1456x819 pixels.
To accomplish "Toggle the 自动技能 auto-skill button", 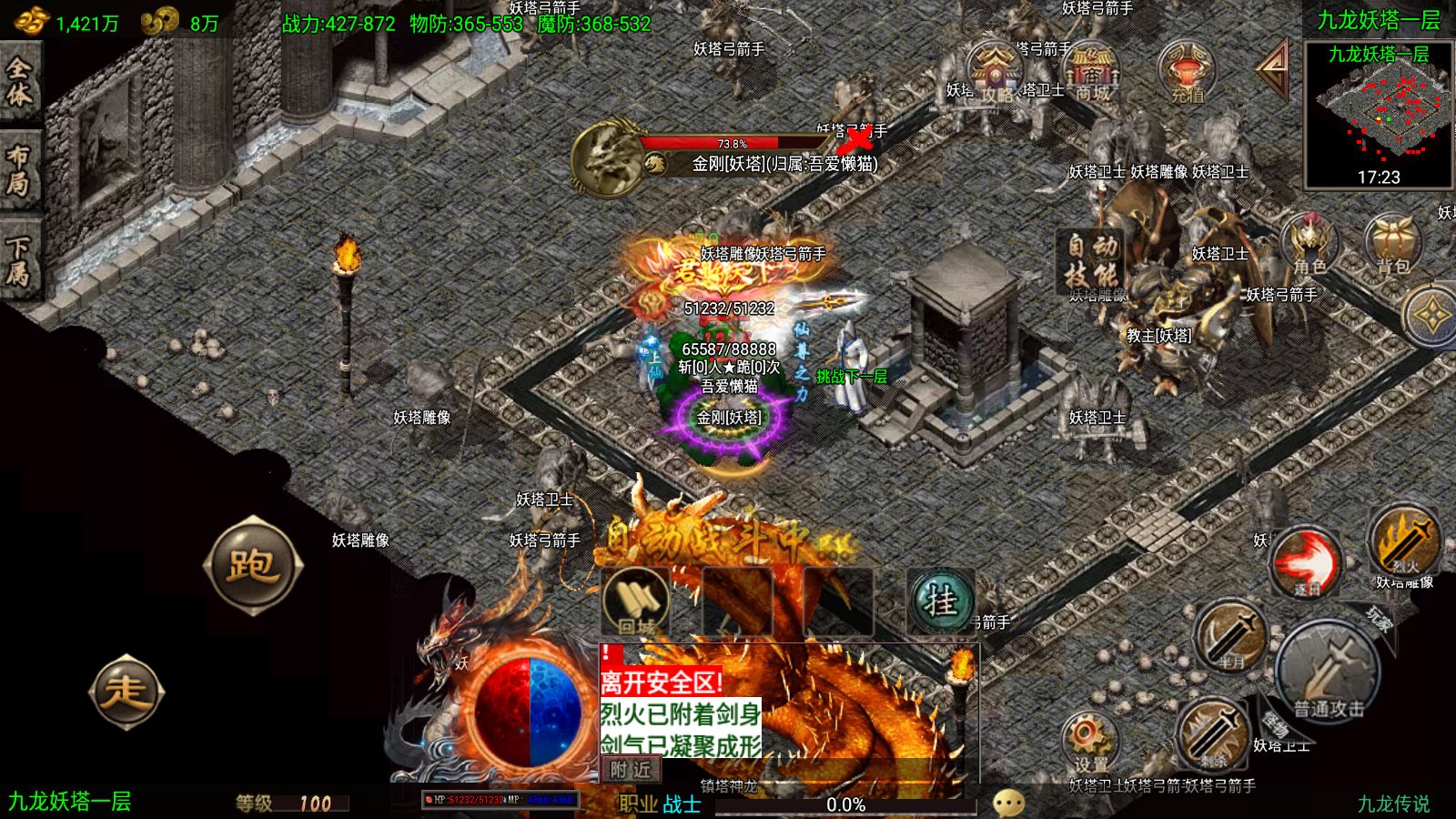I will tap(1091, 260).
